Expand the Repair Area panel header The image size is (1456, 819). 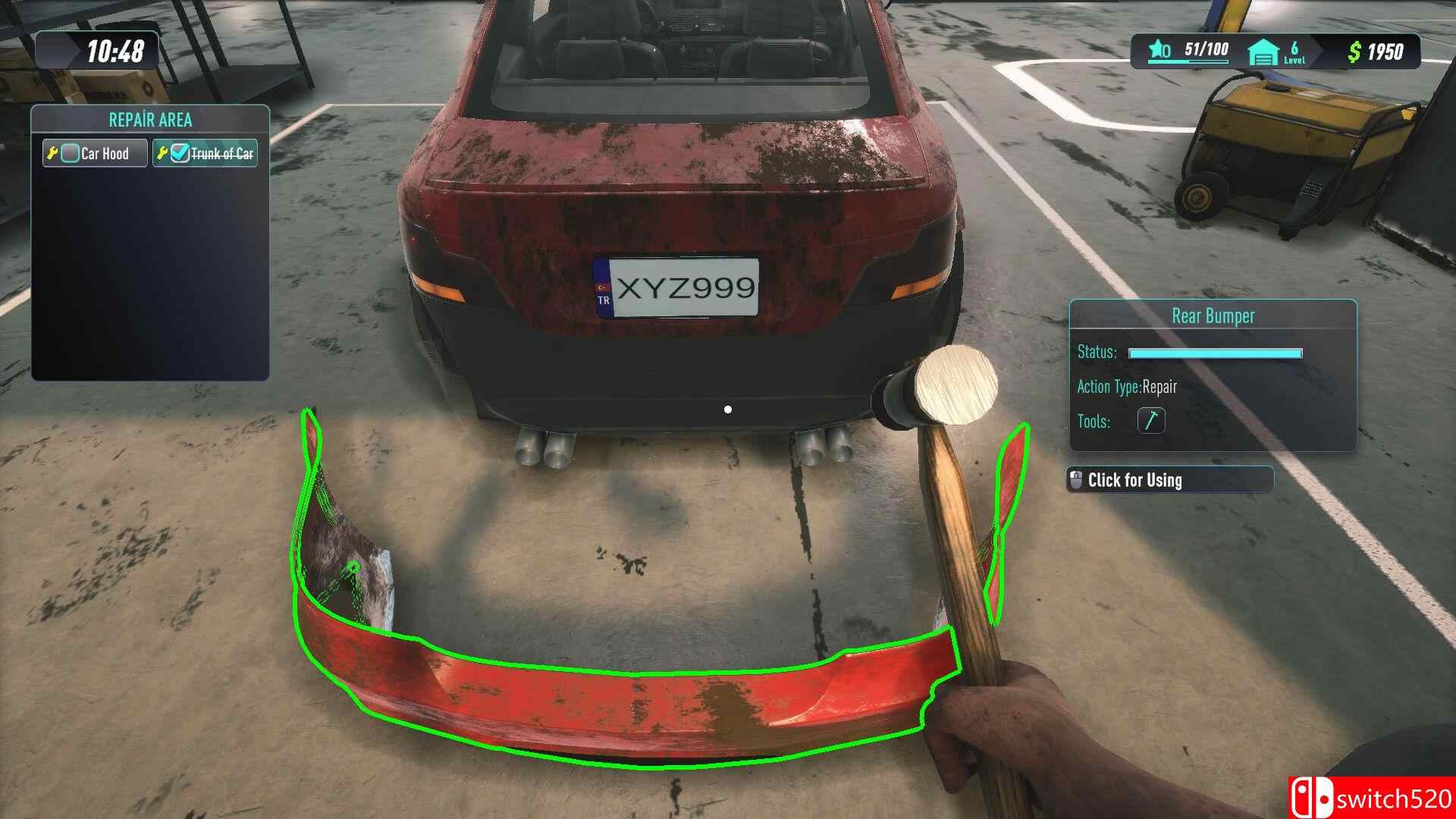coord(149,120)
